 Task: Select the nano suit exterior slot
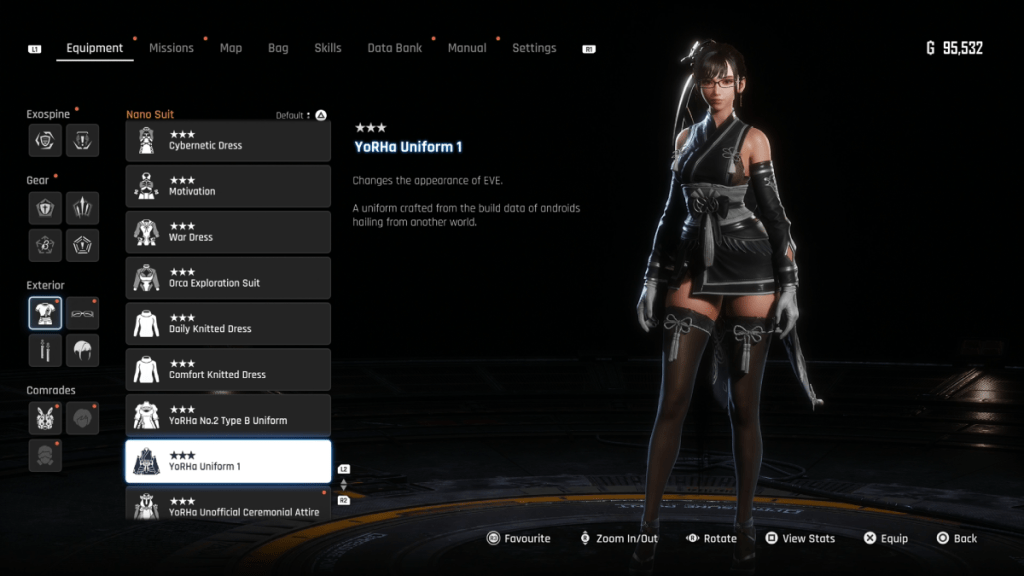coord(45,313)
